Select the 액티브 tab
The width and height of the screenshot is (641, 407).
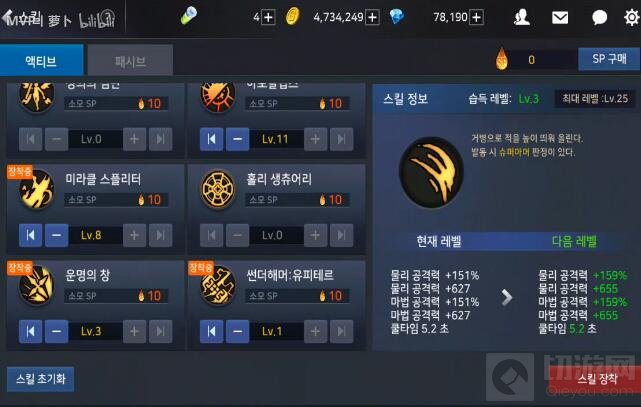click(41, 61)
